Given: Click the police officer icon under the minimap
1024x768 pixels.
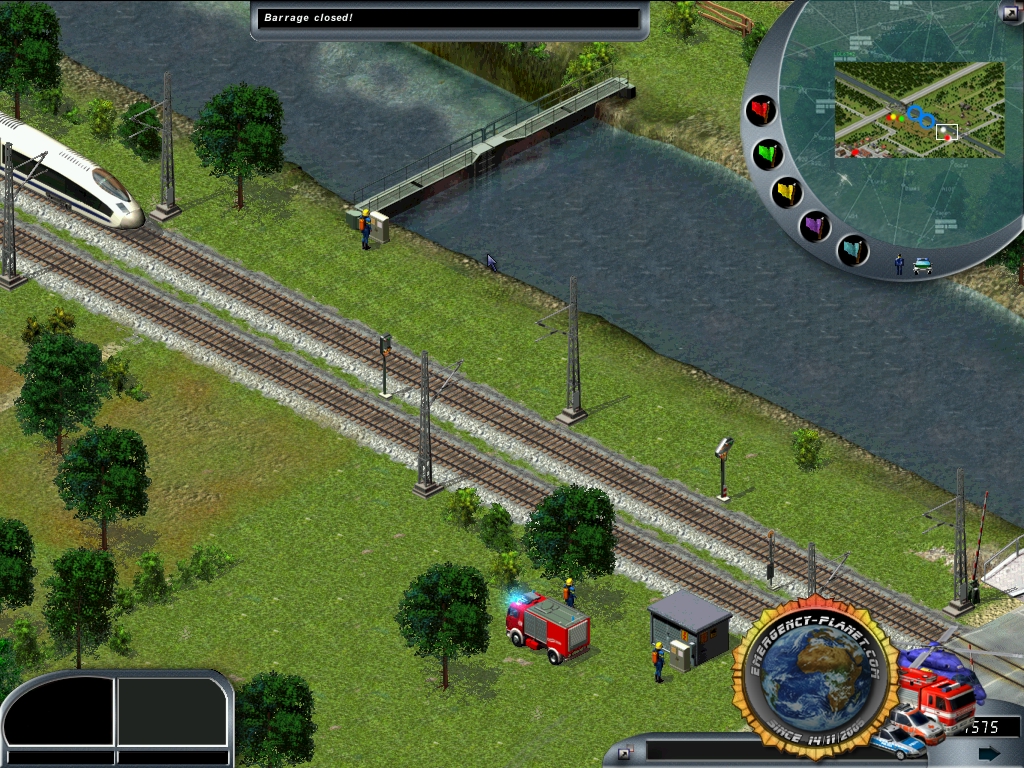Looking at the screenshot, I should (x=900, y=264).
